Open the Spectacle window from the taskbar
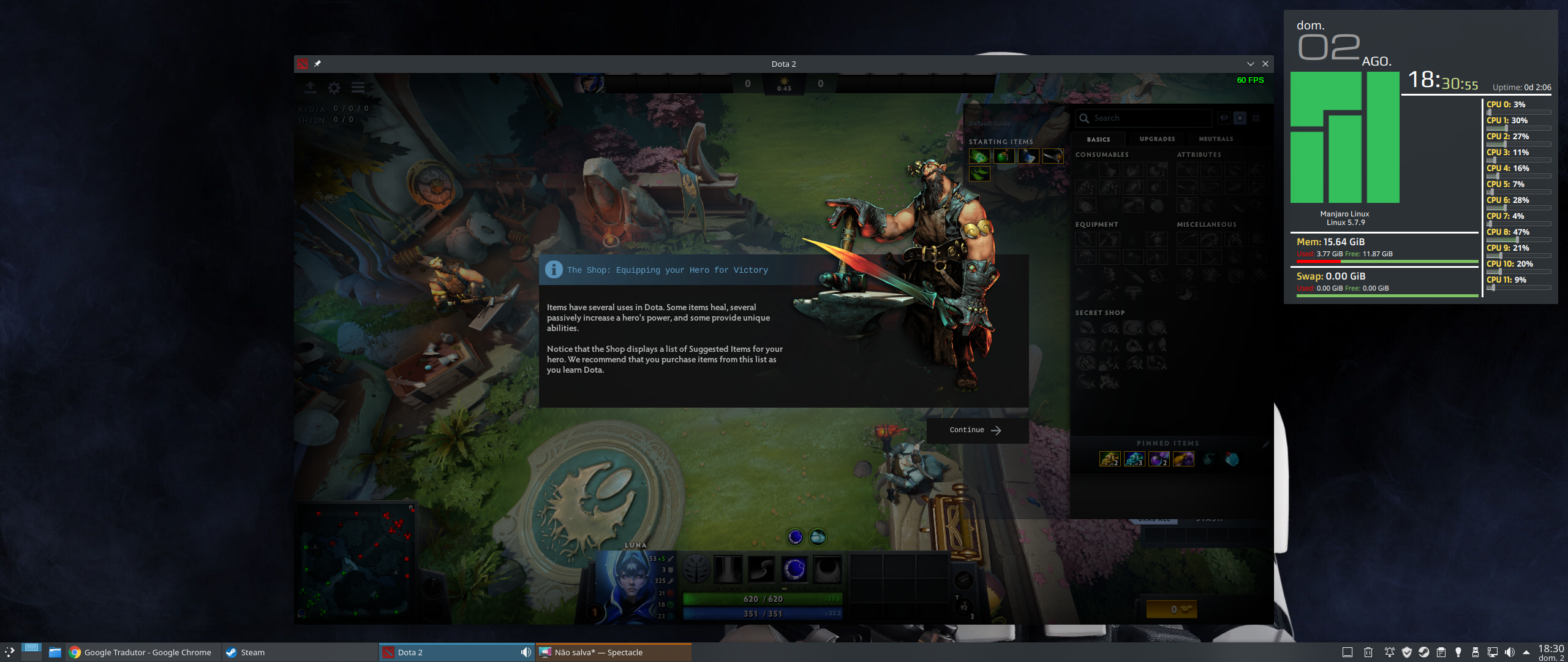 (x=599, y=652)
